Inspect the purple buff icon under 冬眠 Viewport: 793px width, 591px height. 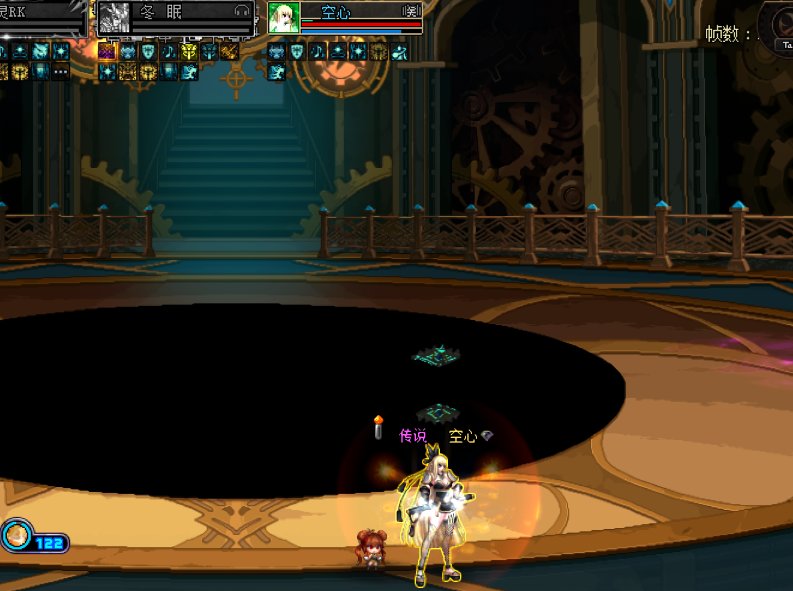(107, 51)
